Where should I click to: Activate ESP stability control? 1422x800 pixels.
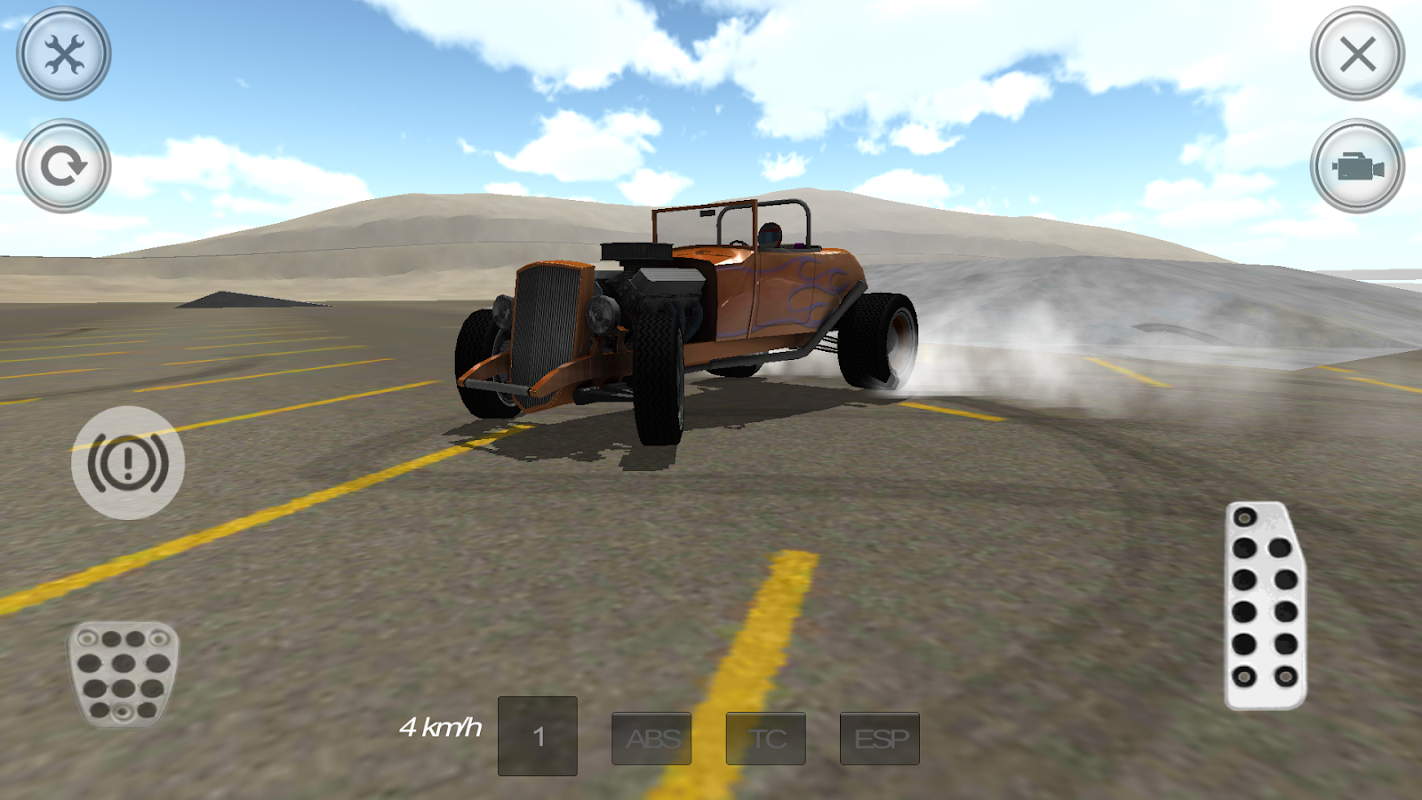point(879,738)
